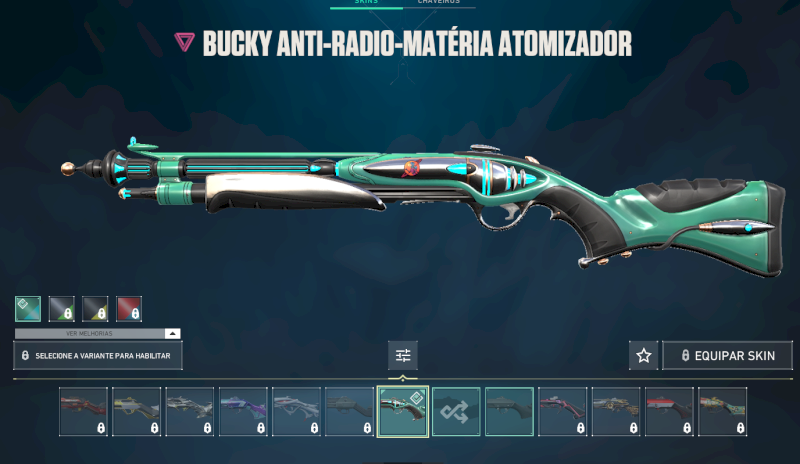This screenshot has height=464, width=800.
Task: Select the default Bucky skin thumbnail
Action: click(509, 411)
